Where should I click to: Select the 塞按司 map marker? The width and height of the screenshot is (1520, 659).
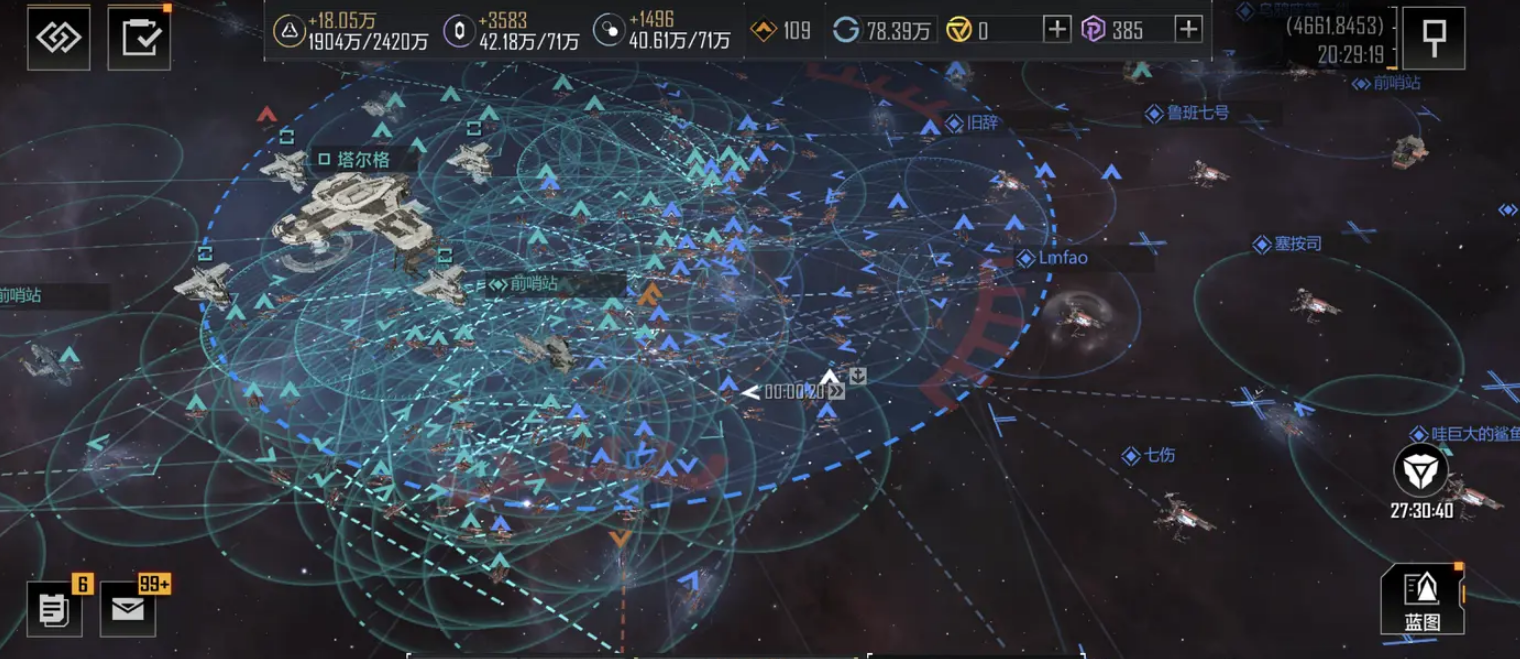pos(1297,244)
